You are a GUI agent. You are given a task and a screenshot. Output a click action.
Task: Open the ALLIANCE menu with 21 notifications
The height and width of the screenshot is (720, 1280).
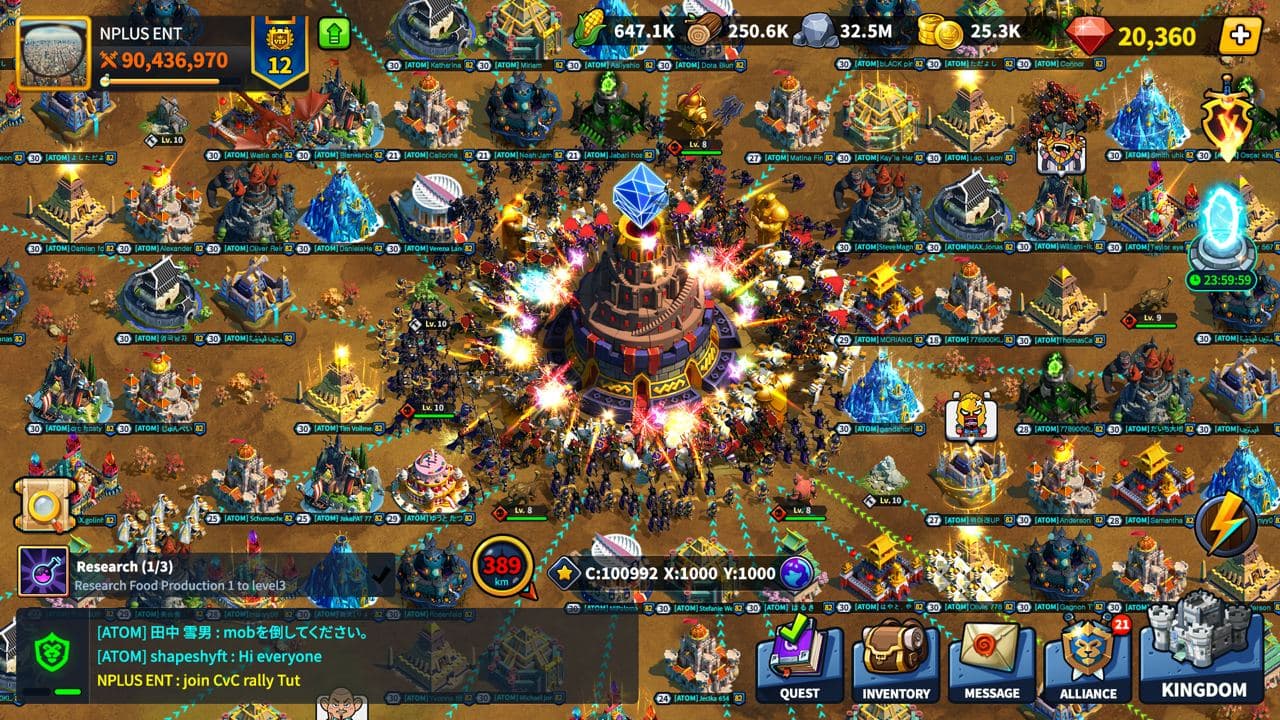[1088, 660]
